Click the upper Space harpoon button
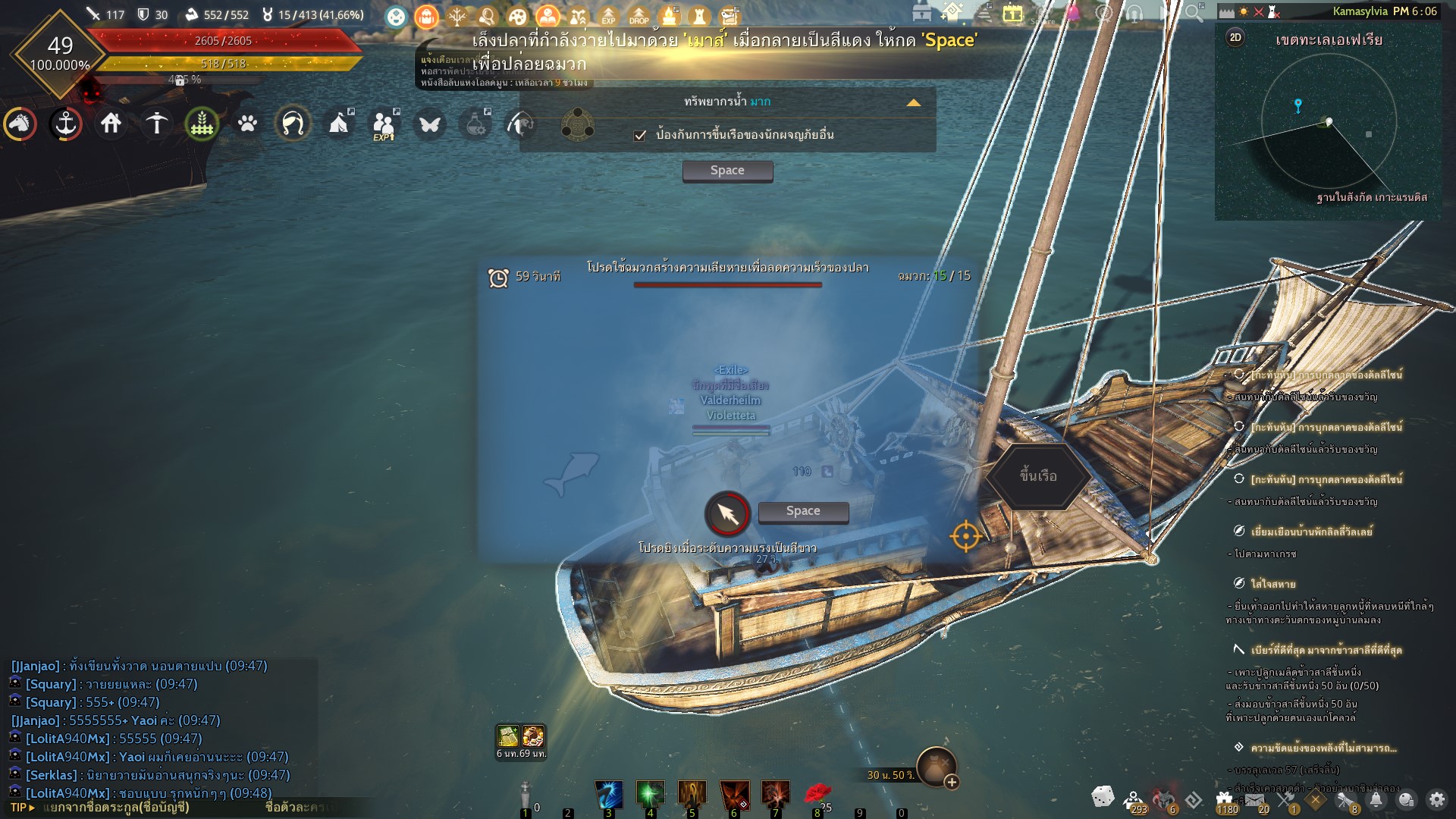 coord(727,171)
